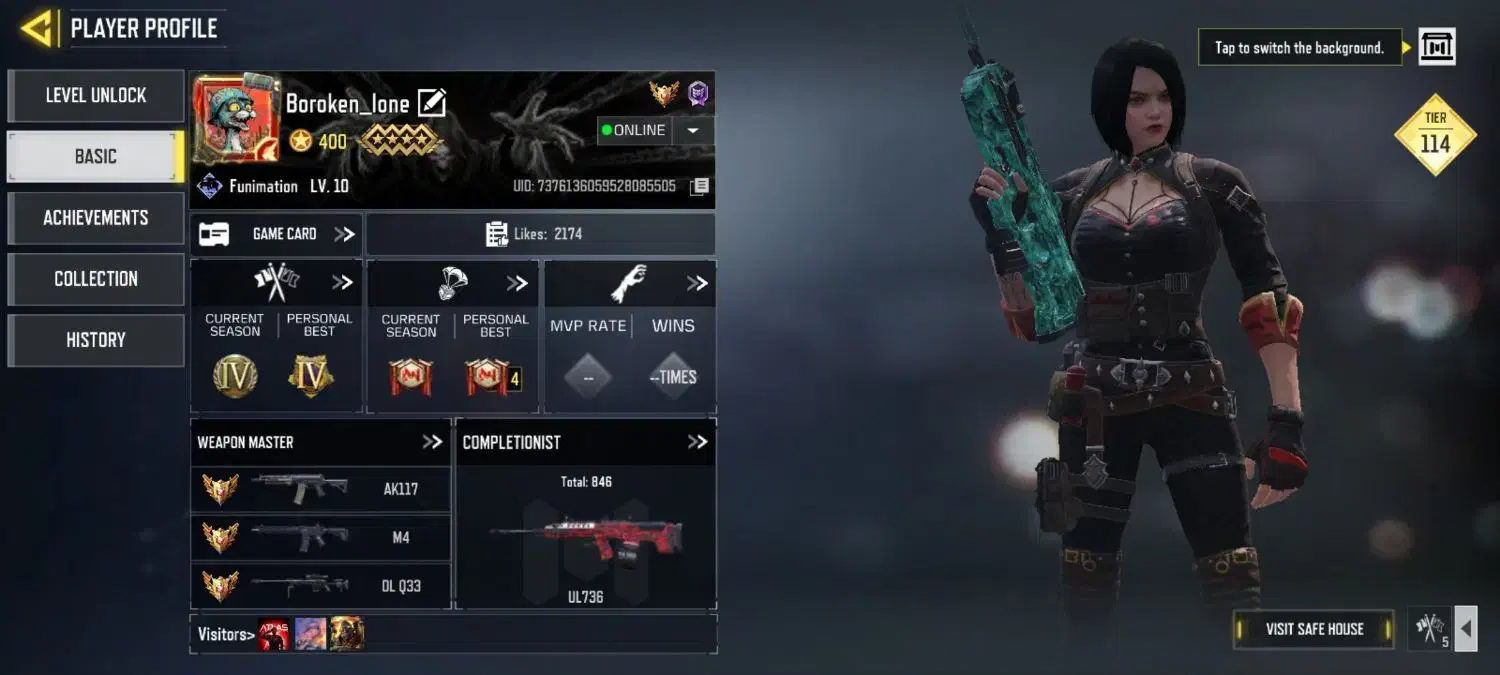The height and width of the screenshot is (675, 1500).
Task: Open the Game Card panel
Action: (x=277, y=234)
